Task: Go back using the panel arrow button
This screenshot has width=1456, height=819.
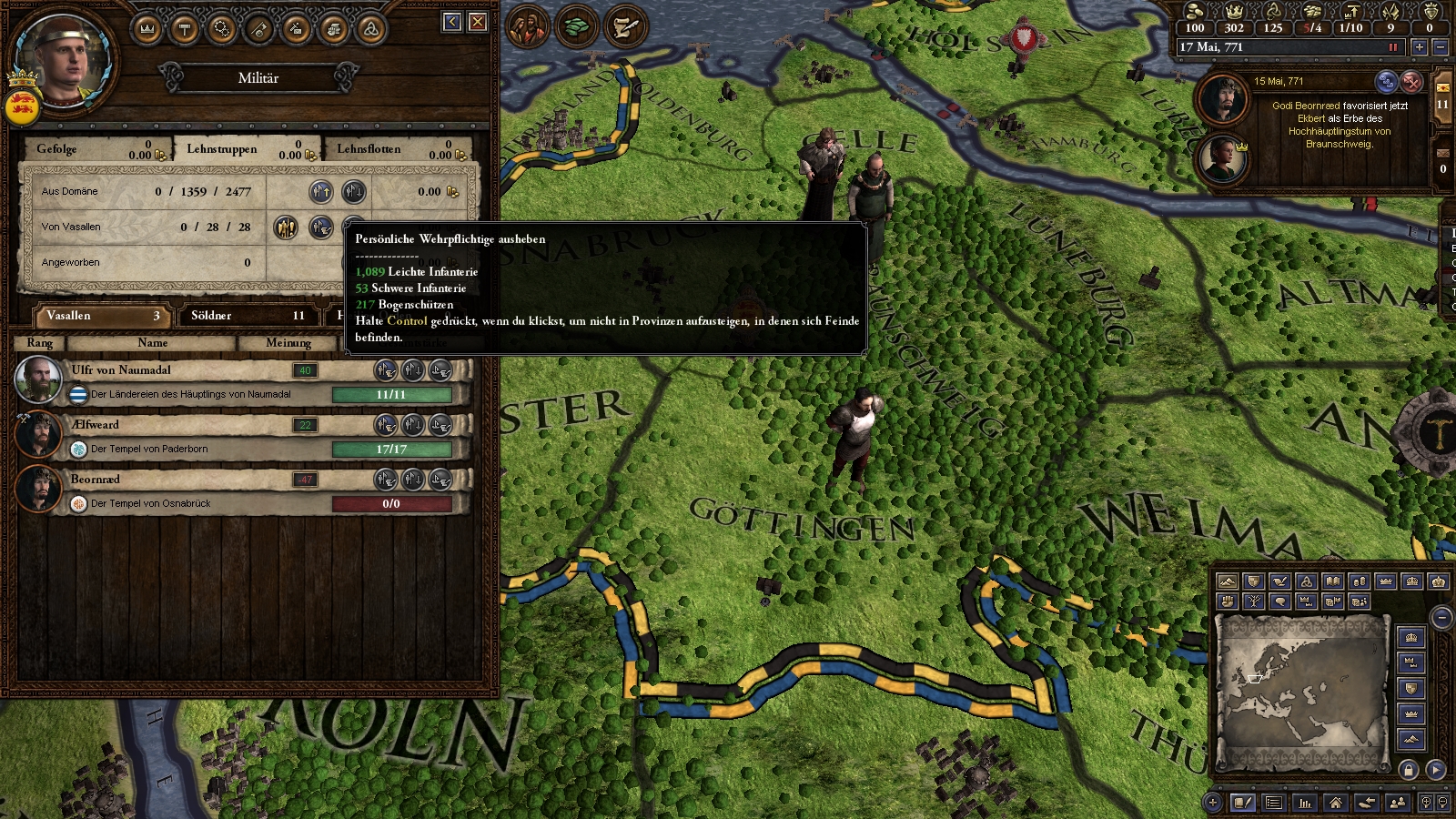Action: pos(452,22)
